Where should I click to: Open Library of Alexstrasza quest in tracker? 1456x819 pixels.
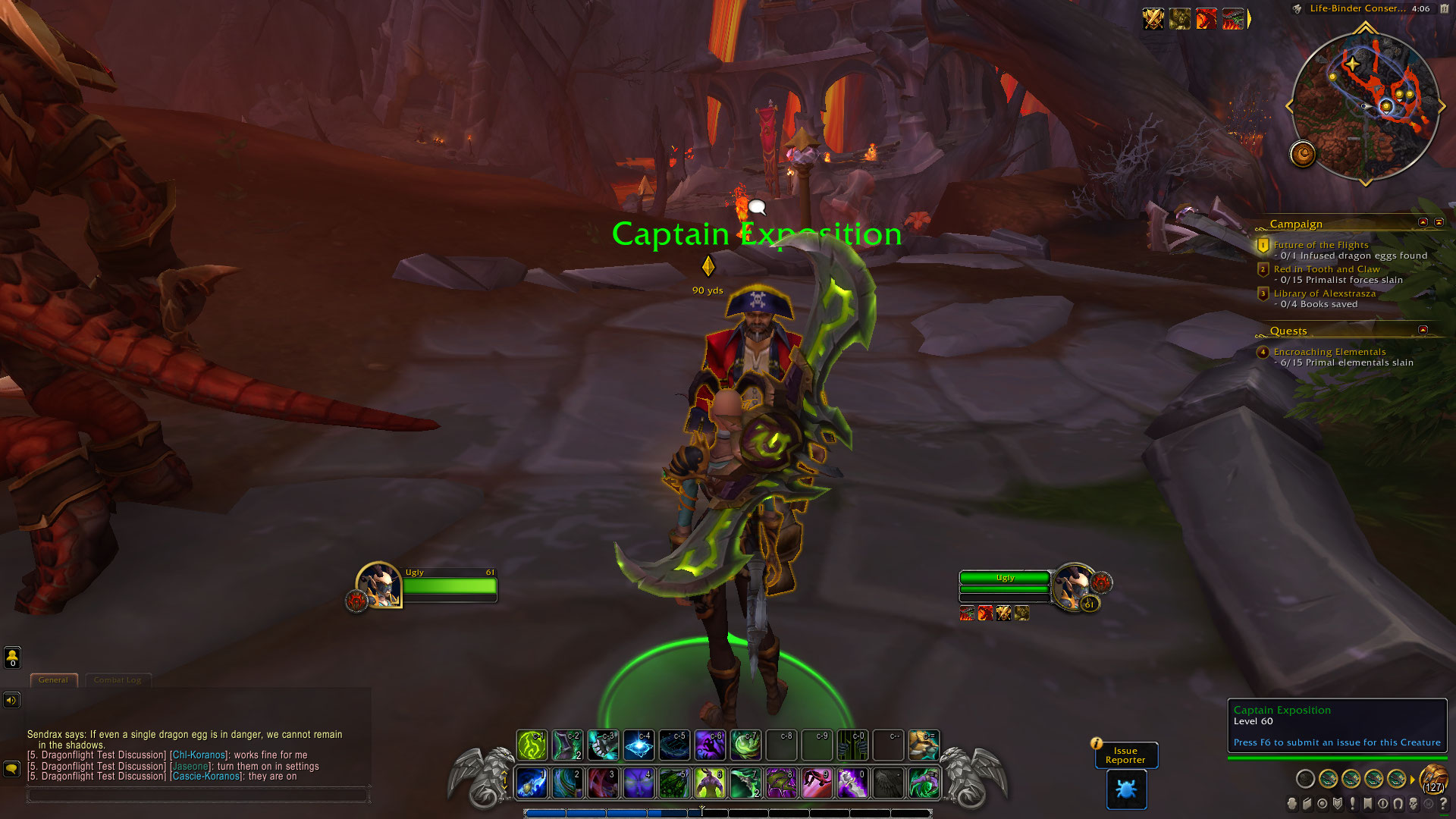(x=1324, y=293)
